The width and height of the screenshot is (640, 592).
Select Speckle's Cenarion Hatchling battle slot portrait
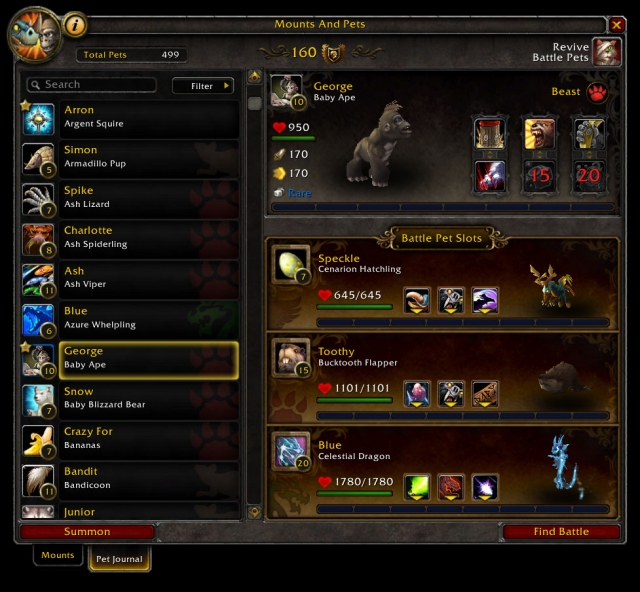(291, 265)
